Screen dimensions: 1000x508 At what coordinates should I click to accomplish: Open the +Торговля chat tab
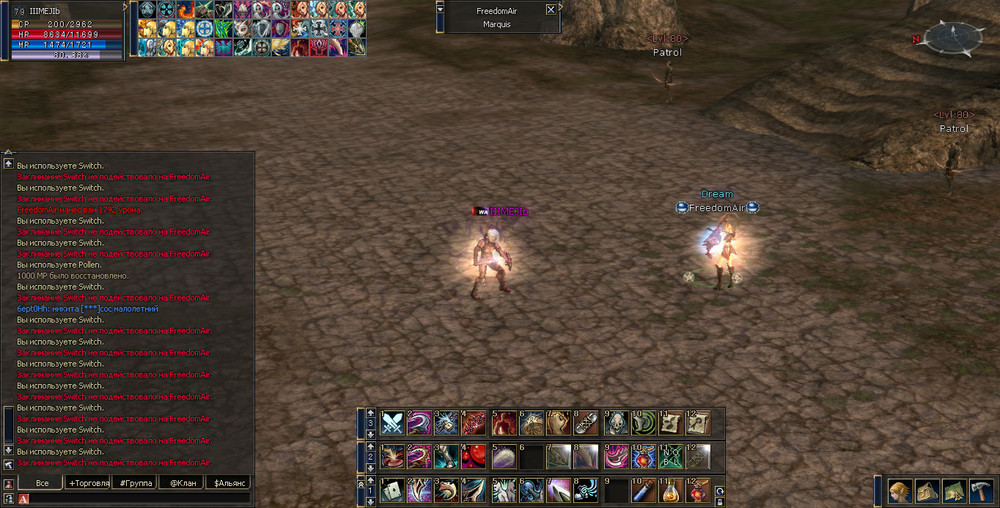[x=88, y=483]
